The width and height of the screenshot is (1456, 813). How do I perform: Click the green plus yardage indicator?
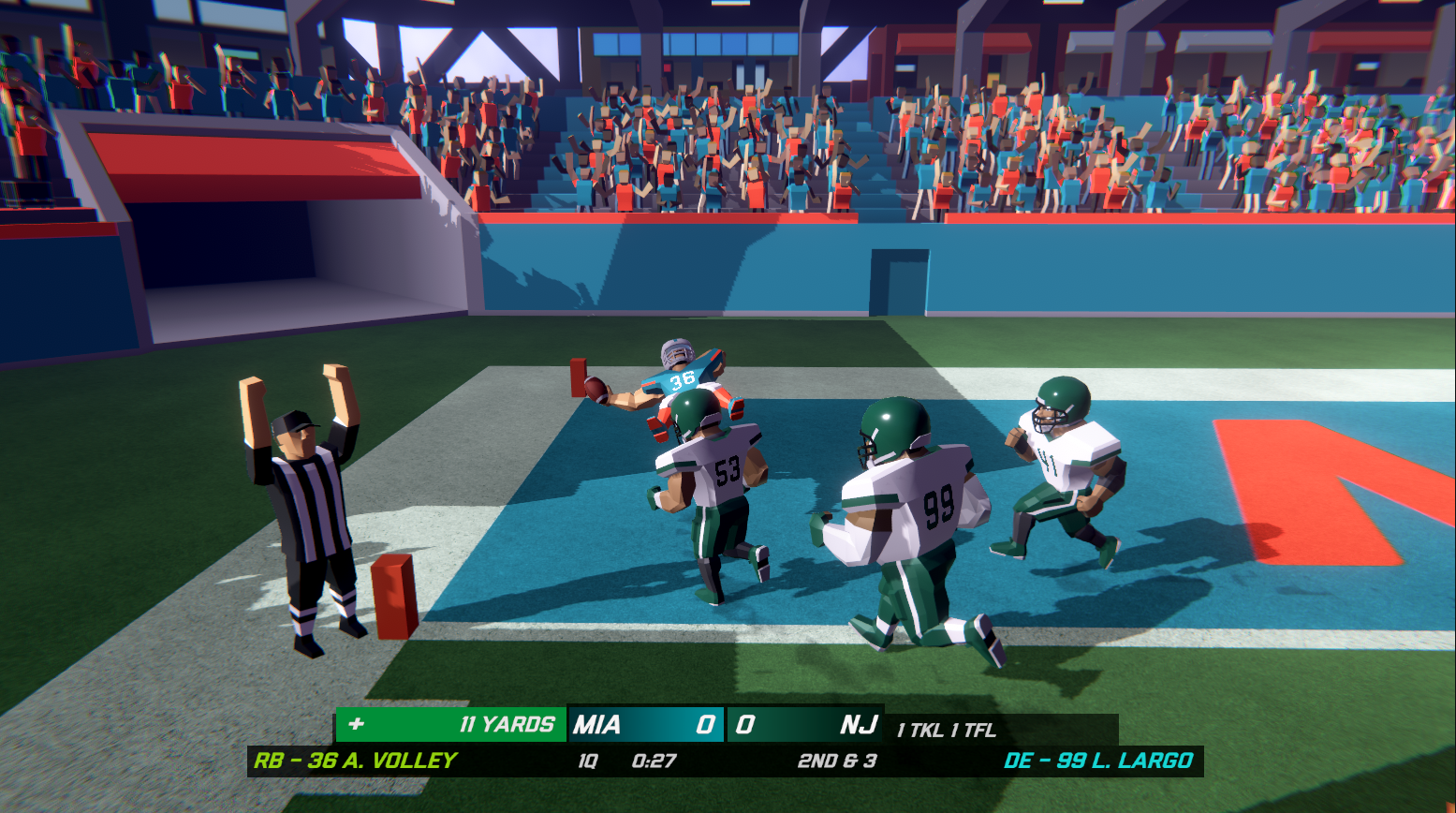[356, 723]
